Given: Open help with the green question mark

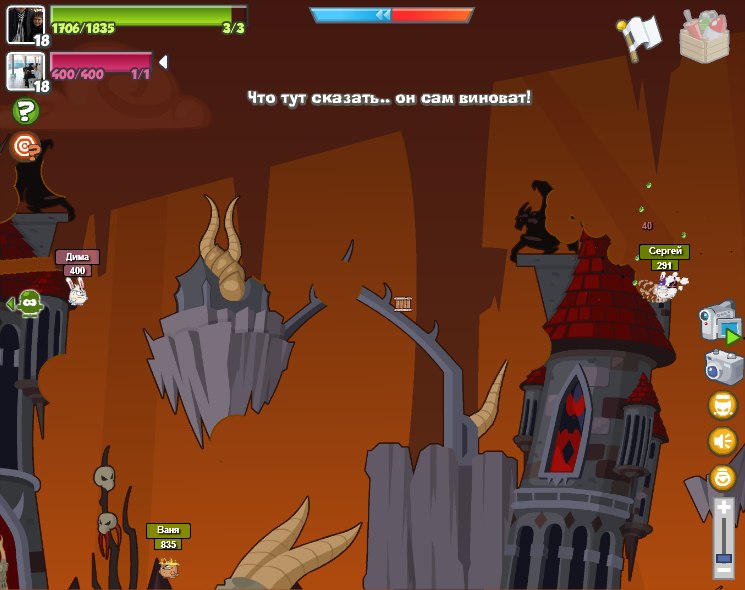Looking at the screenshot, I should pos(25,111).
